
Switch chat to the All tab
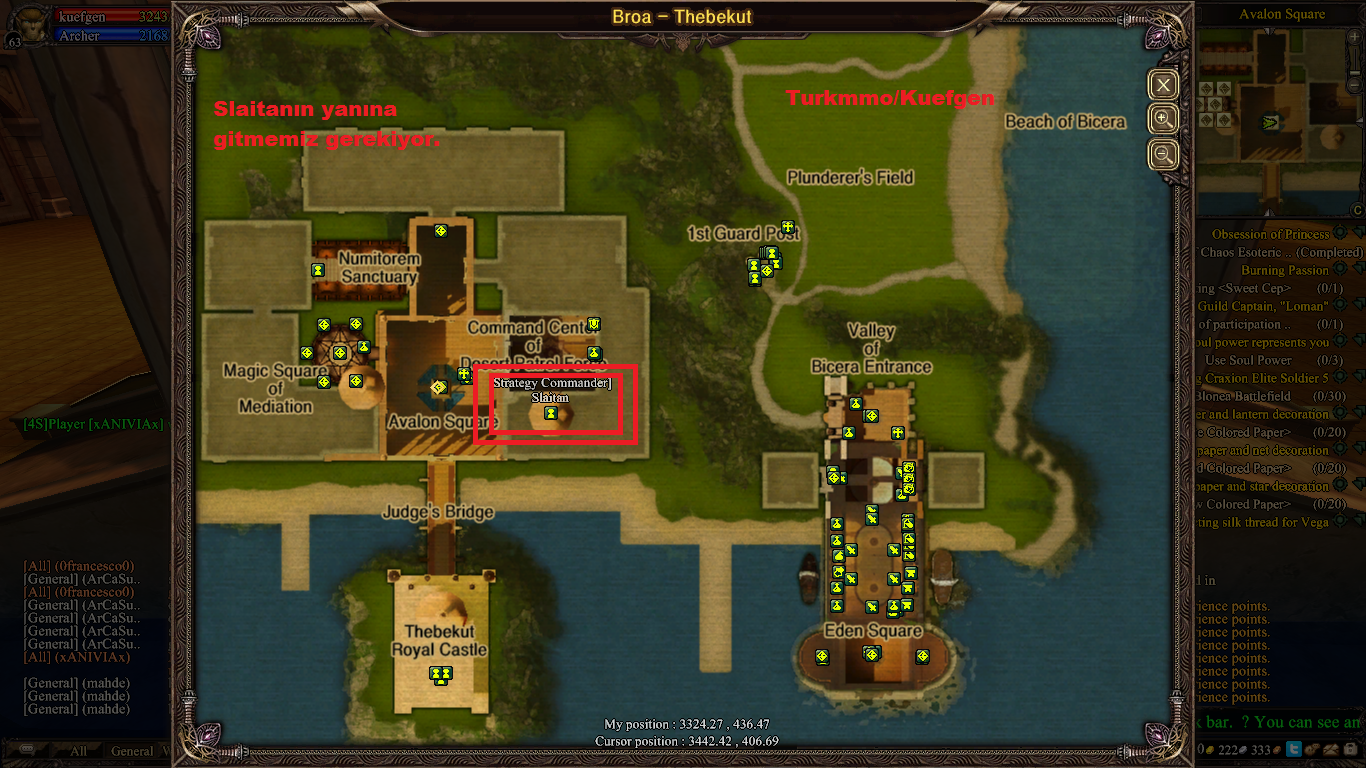[x=78, y=751]
